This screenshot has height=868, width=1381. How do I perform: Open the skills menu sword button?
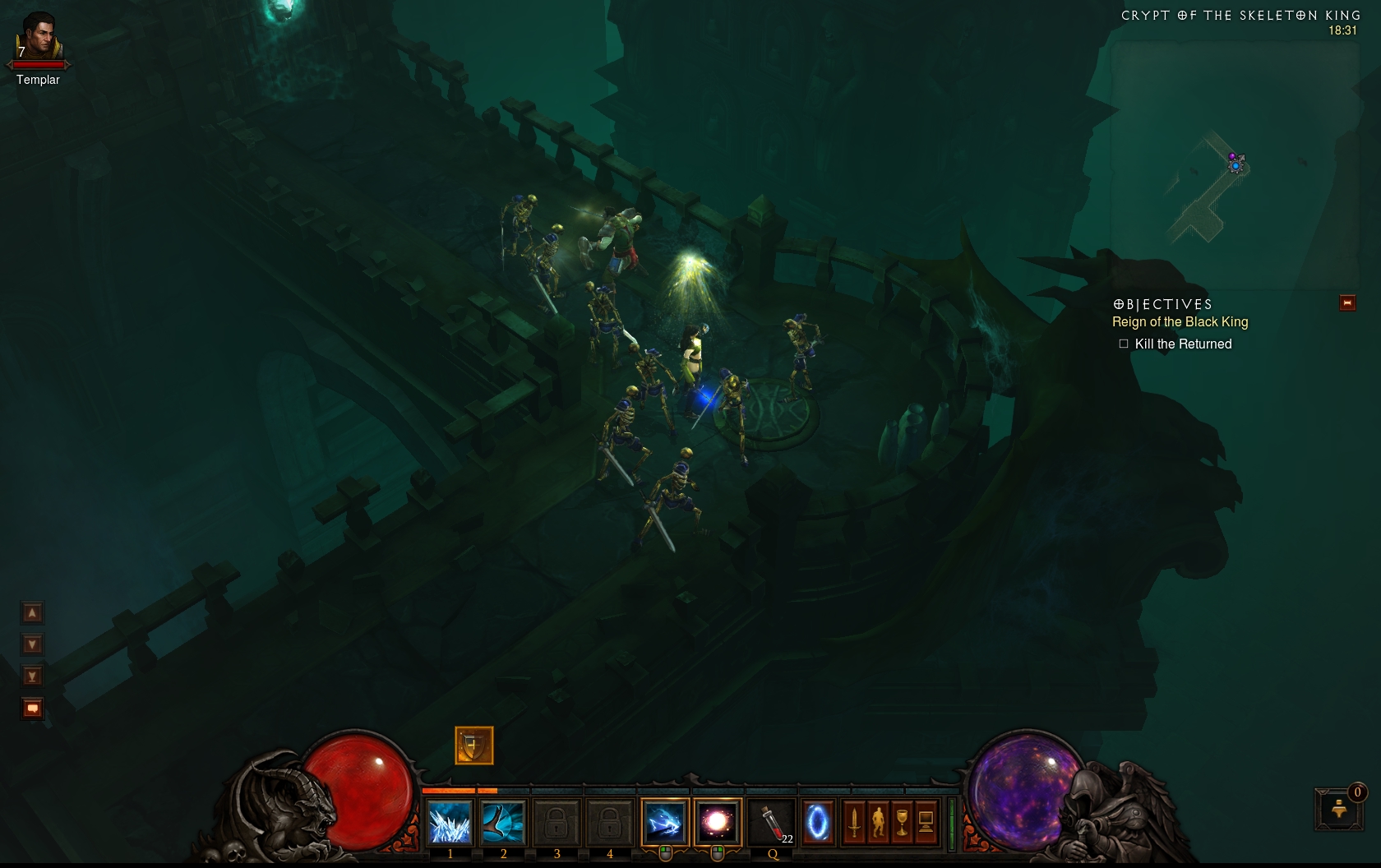click(854, 822)
